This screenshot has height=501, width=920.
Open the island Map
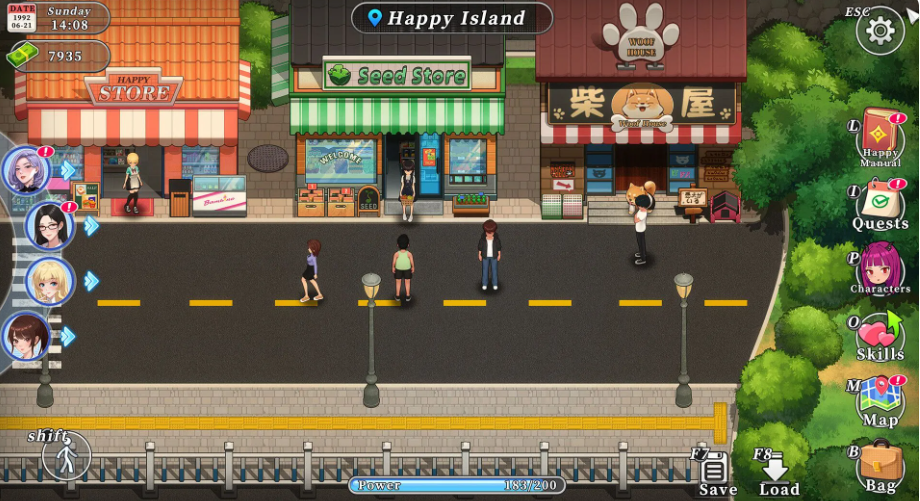[x=880, y=400]
